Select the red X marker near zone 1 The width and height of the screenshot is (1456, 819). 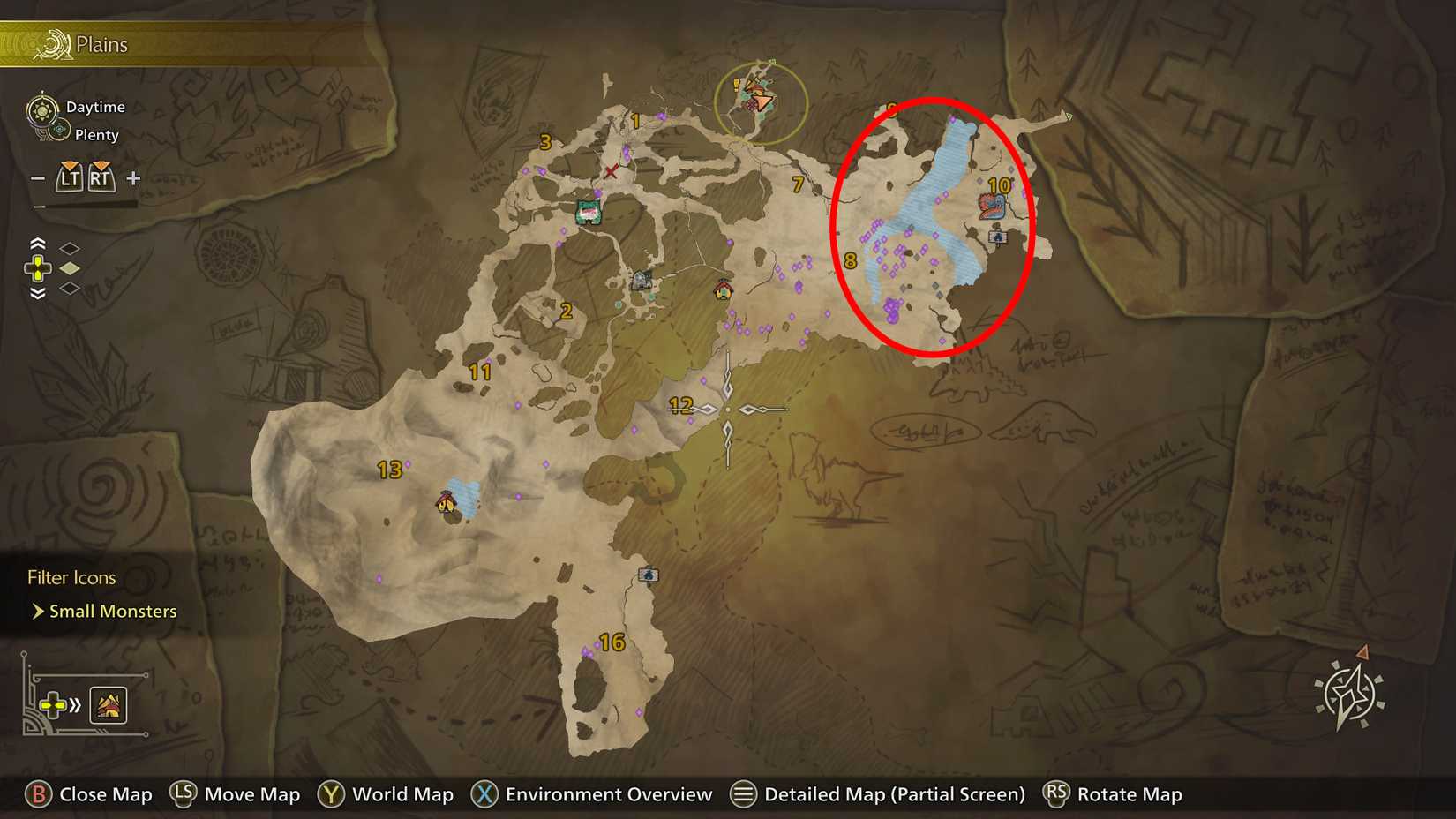[x=612, y=170]
